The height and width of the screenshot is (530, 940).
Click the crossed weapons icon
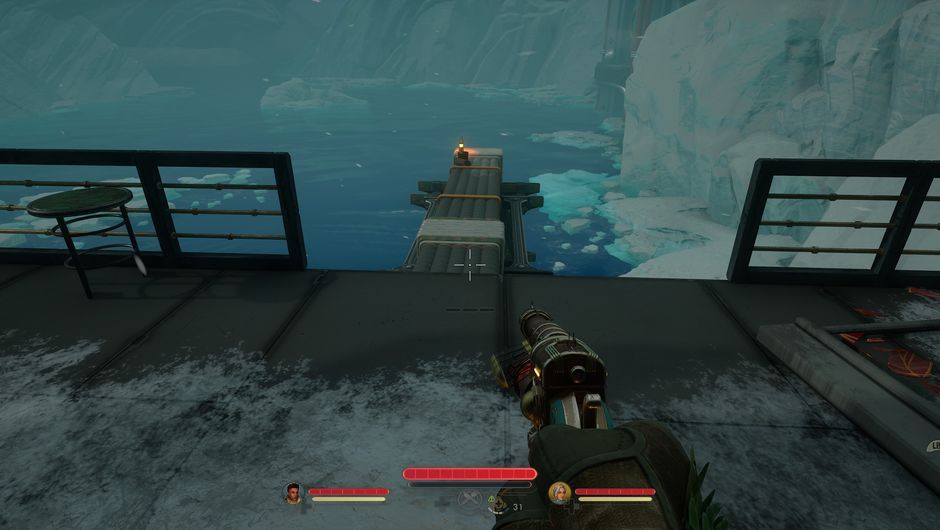[468, 498]
